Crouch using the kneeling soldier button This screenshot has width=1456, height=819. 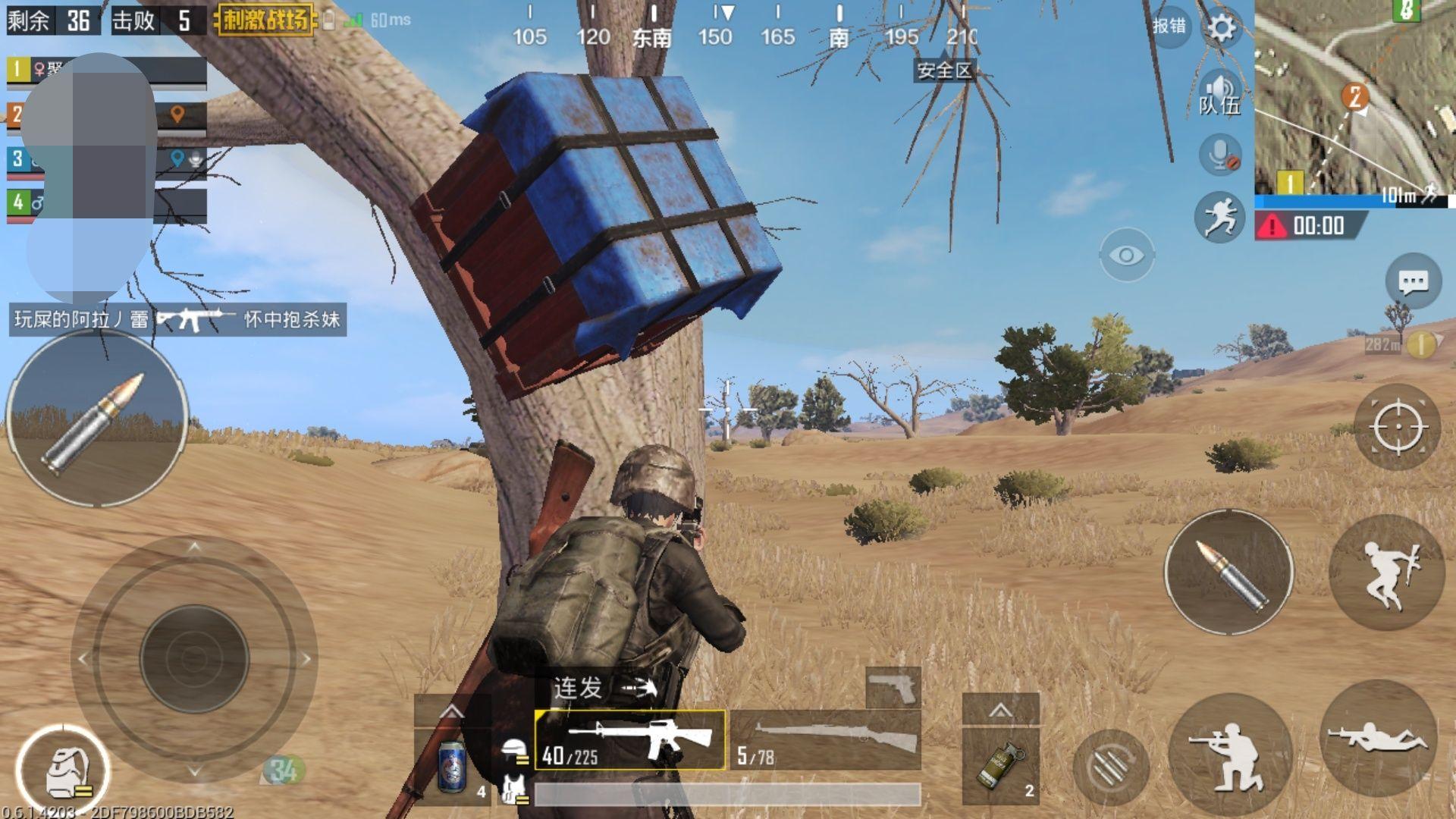tap(1228, 755)
